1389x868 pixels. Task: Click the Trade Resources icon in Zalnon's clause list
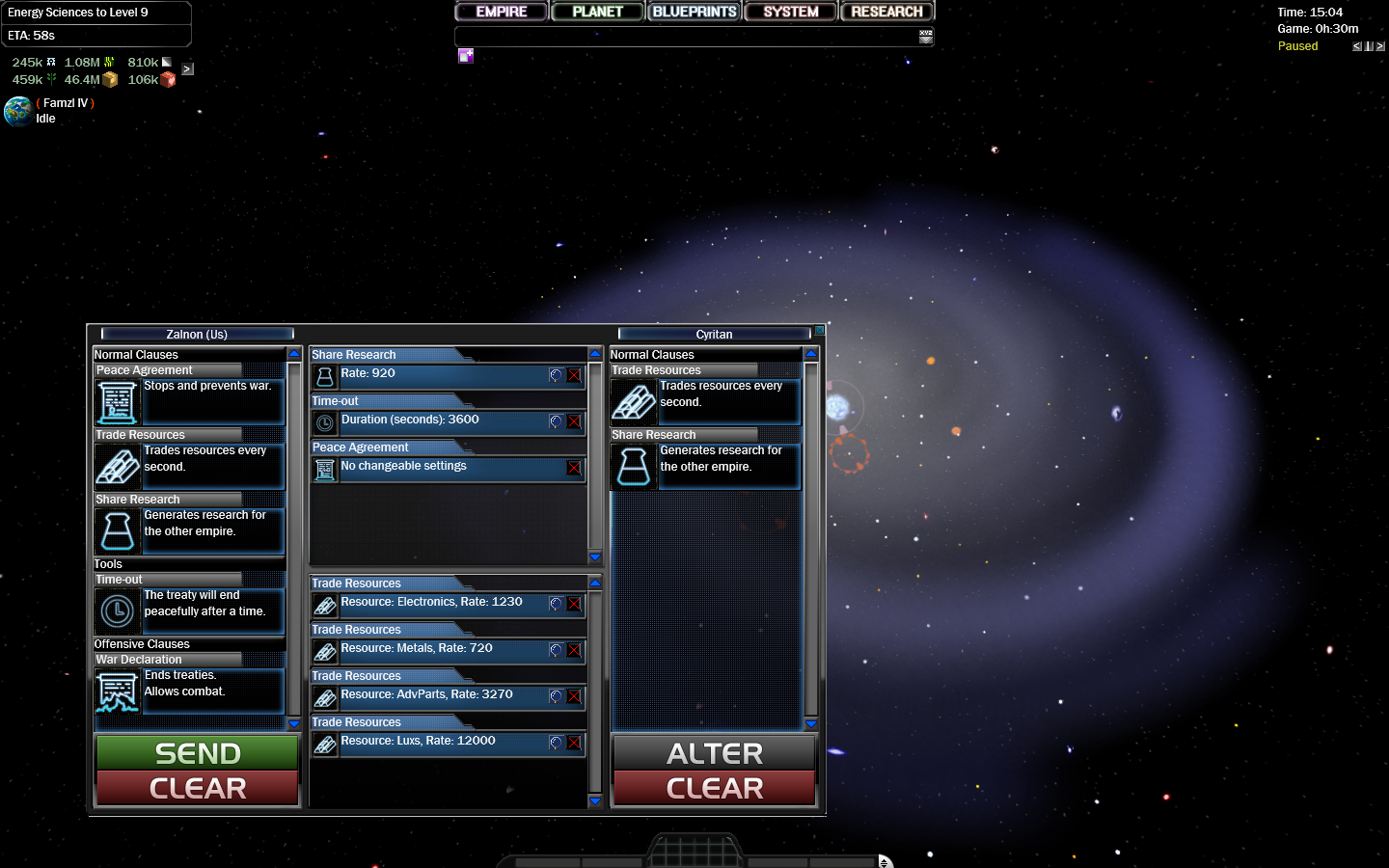point(117,467)
